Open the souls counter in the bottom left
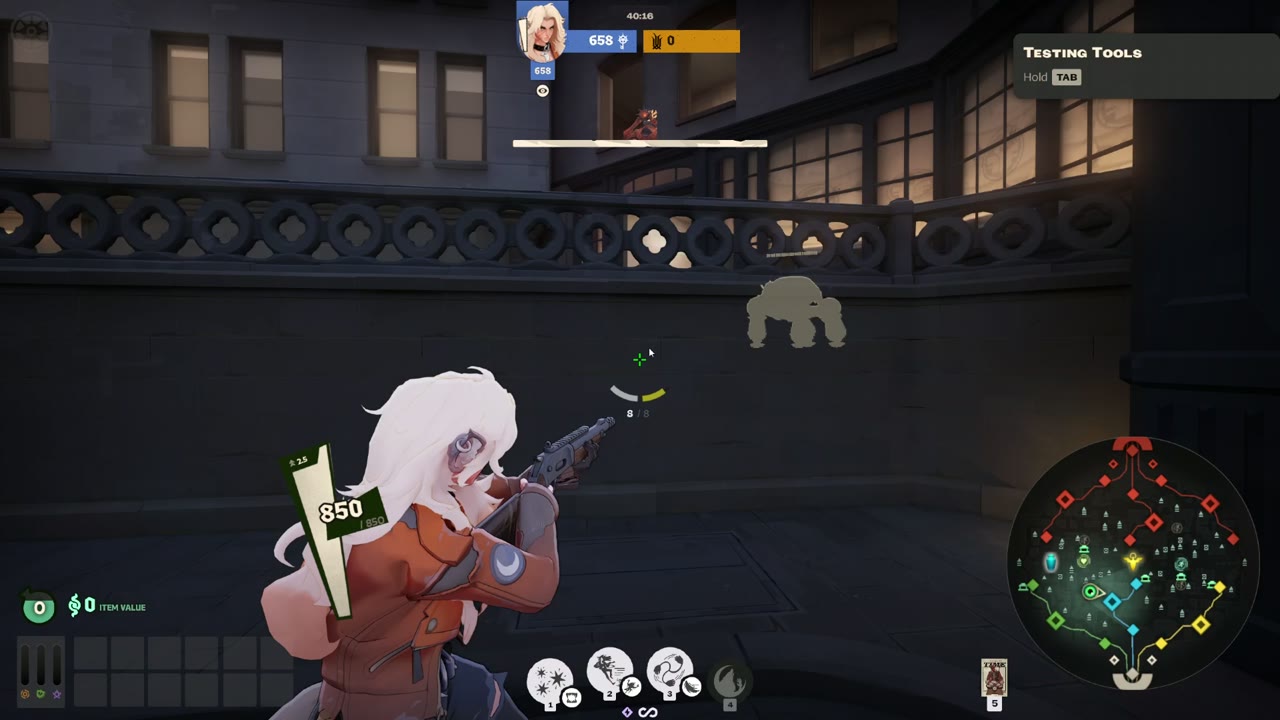Screen dimensions: 1280x720 coord(39,606)
